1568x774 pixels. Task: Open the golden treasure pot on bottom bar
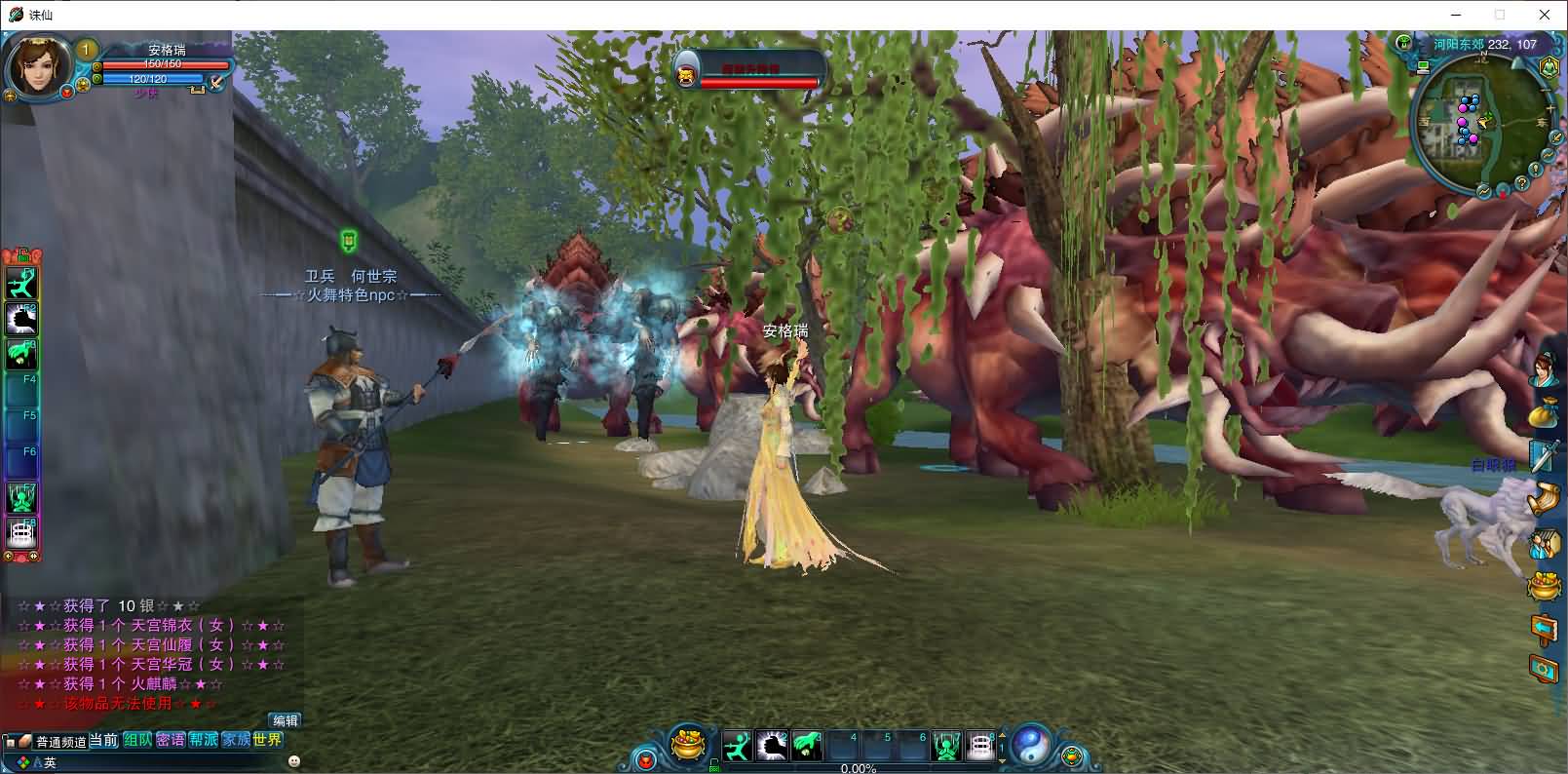tap(690, 746)
